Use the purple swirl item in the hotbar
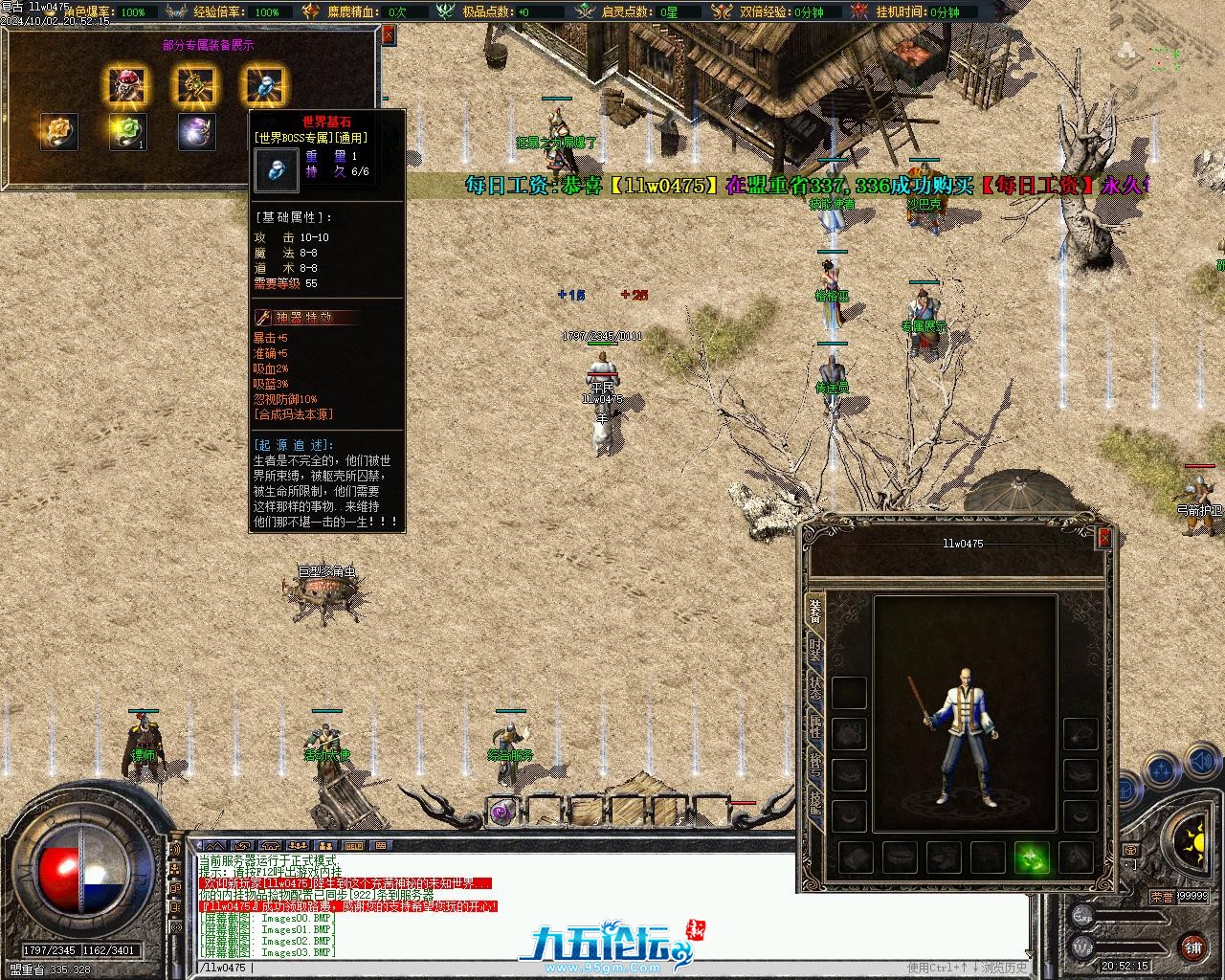This screenshot has width=1225, height=980. 502,813
